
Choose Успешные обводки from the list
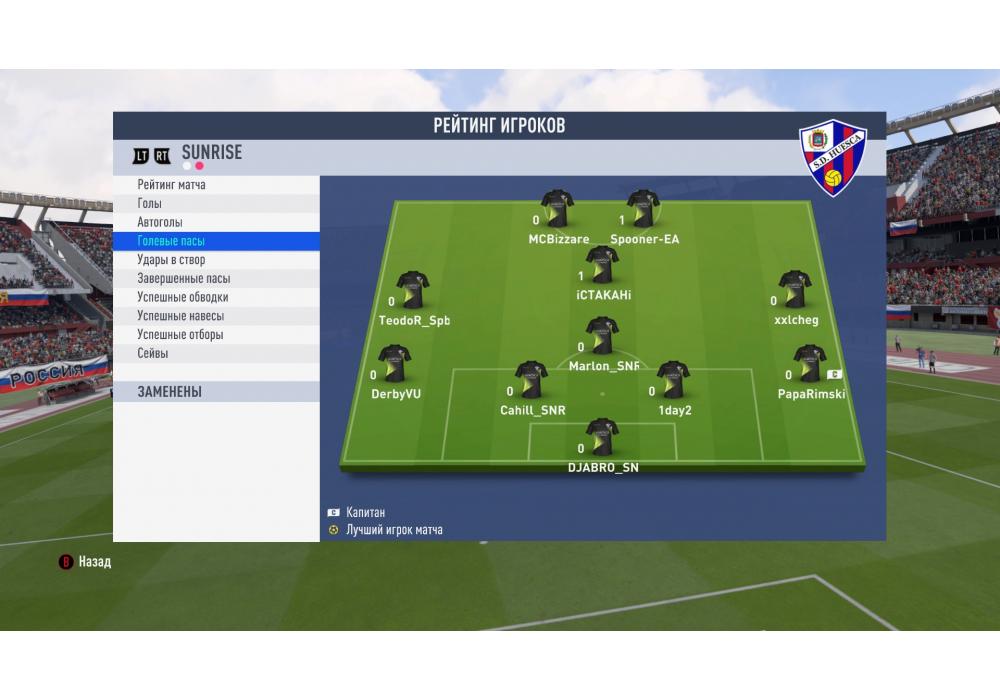tap(216, 297)
